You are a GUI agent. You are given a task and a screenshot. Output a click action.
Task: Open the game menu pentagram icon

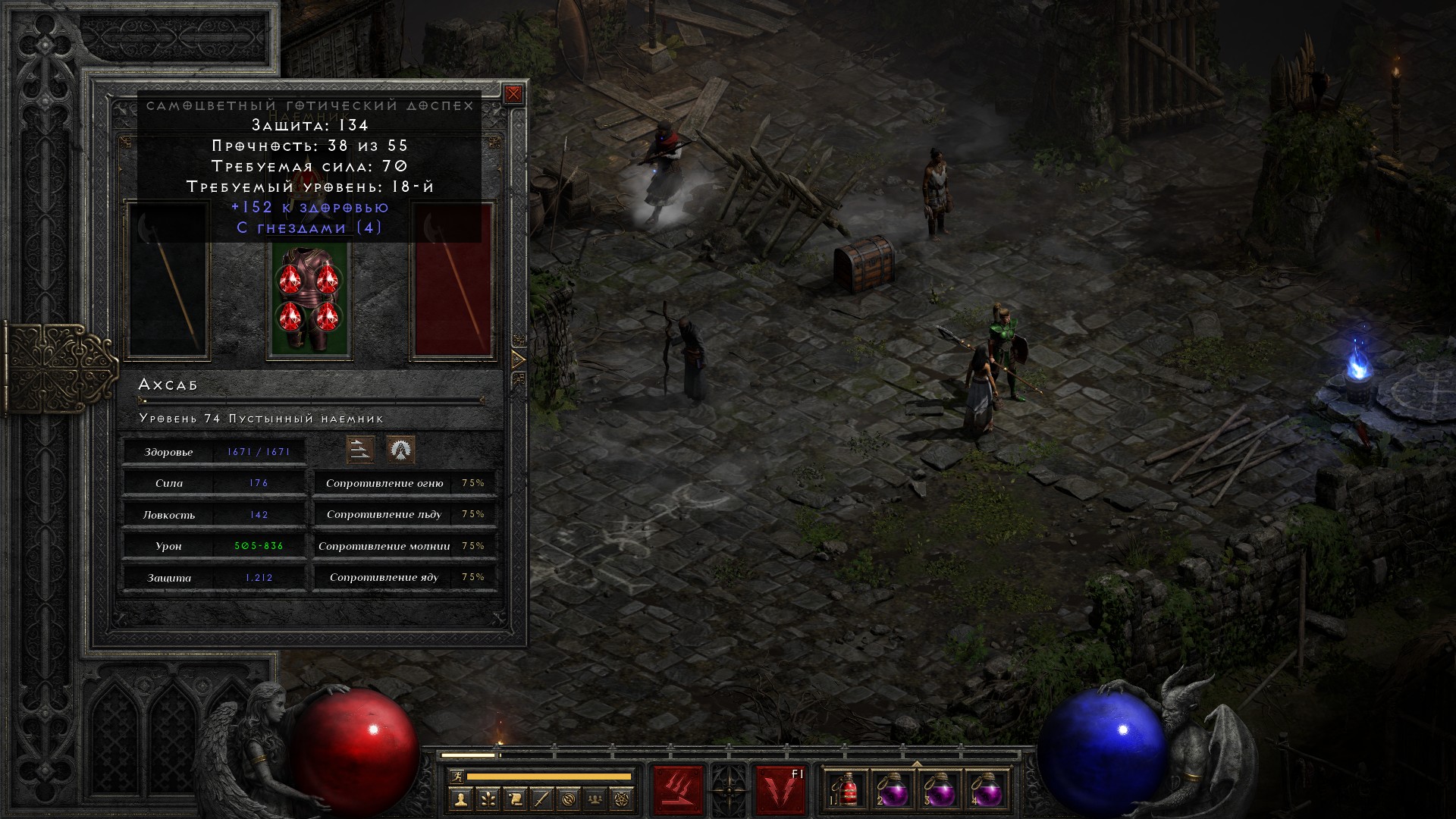623,799
